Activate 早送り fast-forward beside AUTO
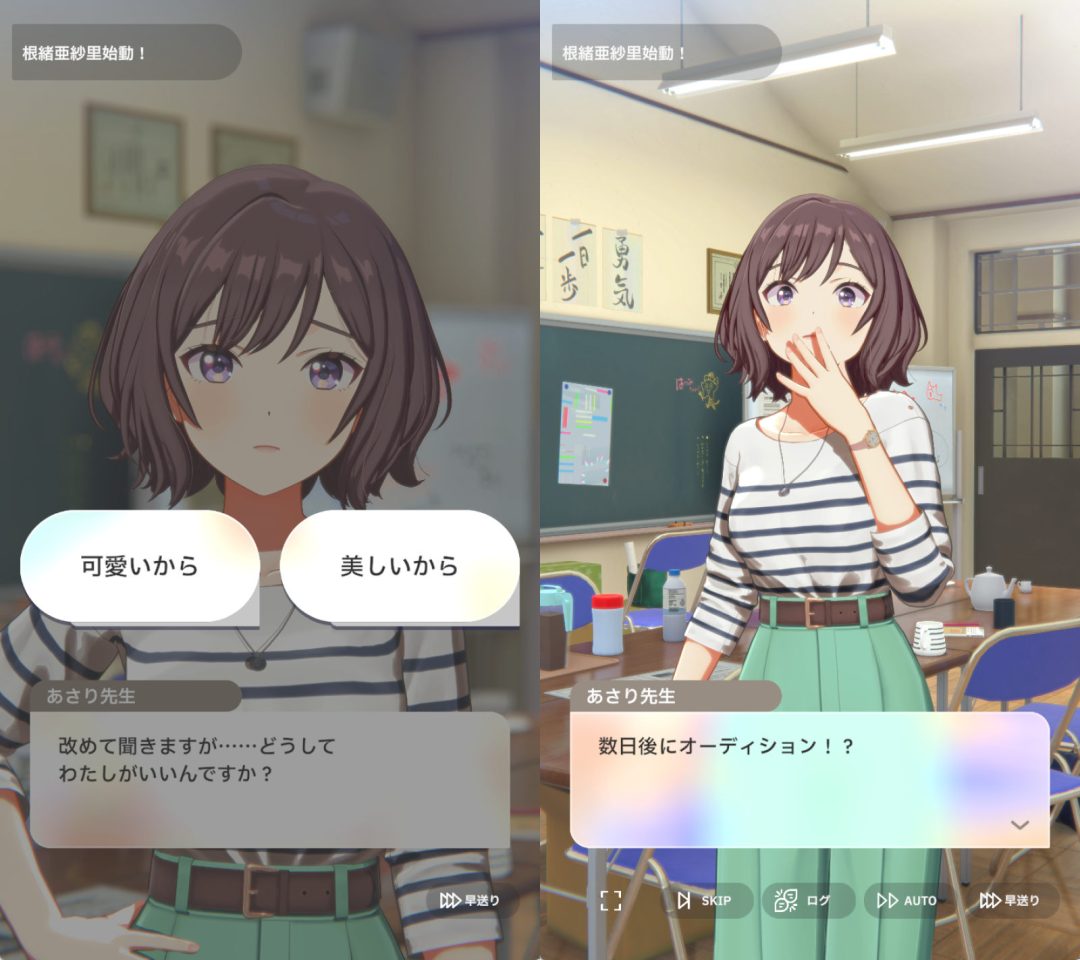Screen dimensions: 1080x960 (x=1010, y=901)
